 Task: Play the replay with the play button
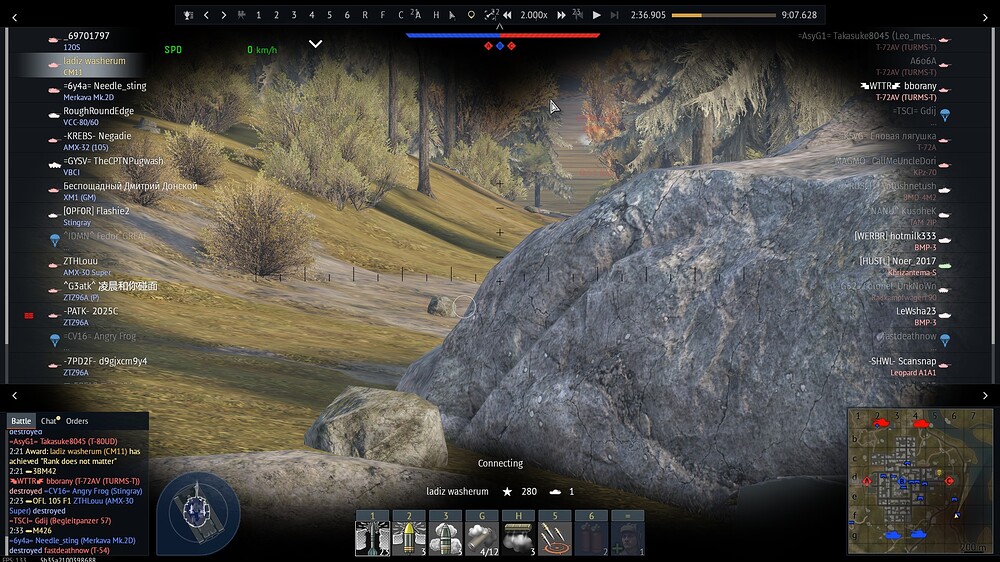(x=597, y=15)
